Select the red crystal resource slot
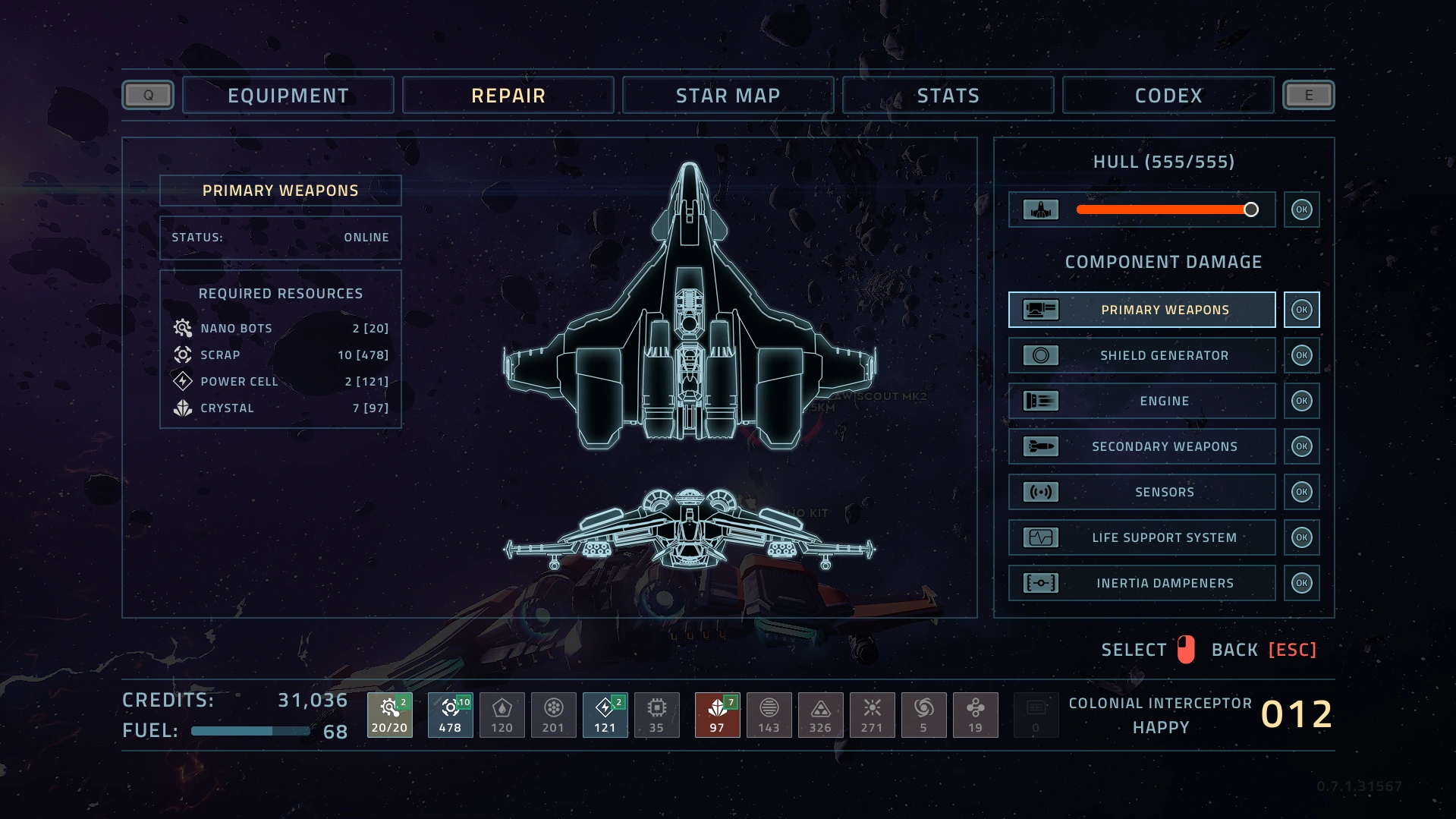The height and width of the screenshot is (819, 1456). 717,715
